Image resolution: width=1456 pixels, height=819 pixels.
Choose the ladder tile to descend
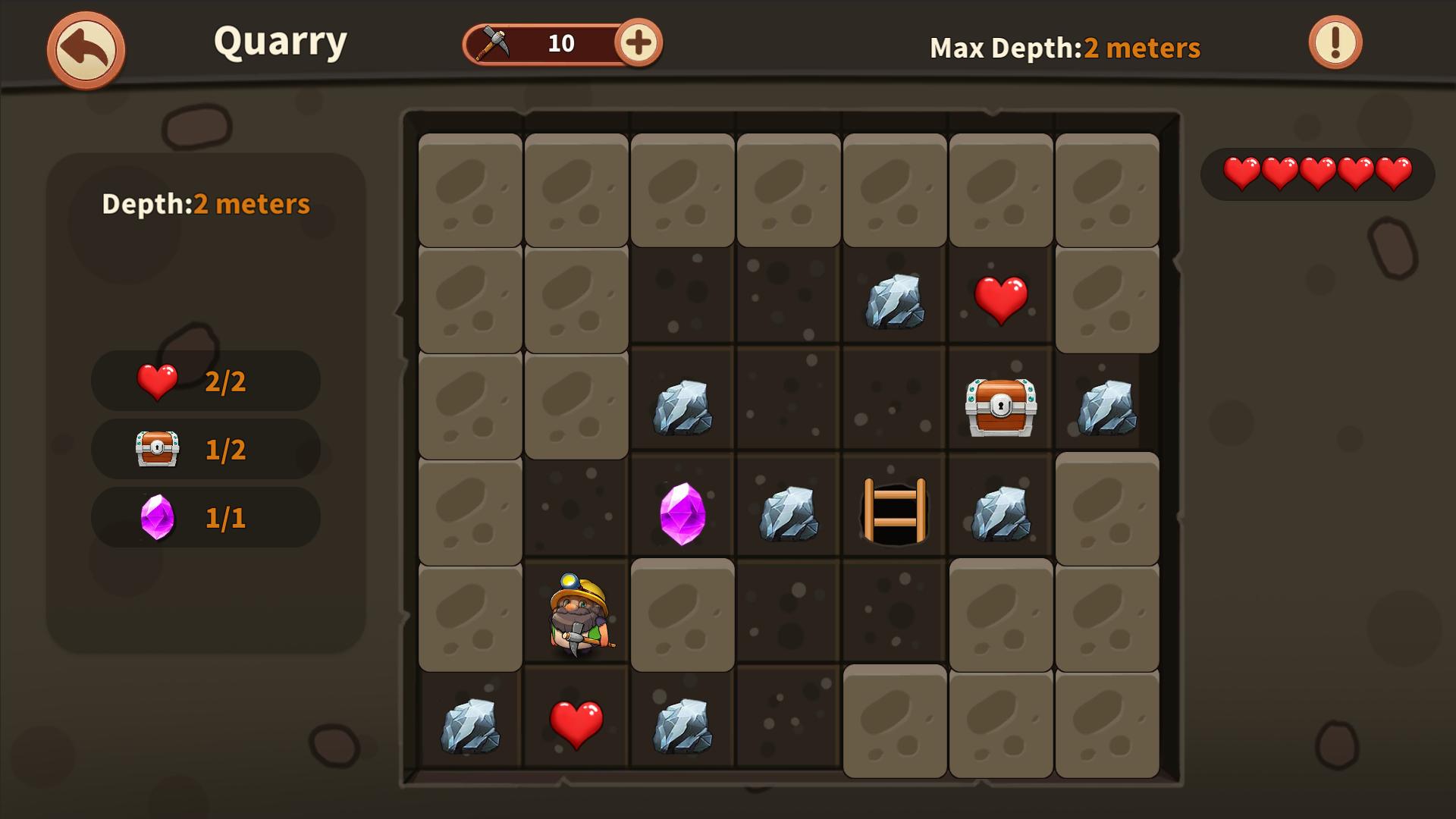(895, 511)
